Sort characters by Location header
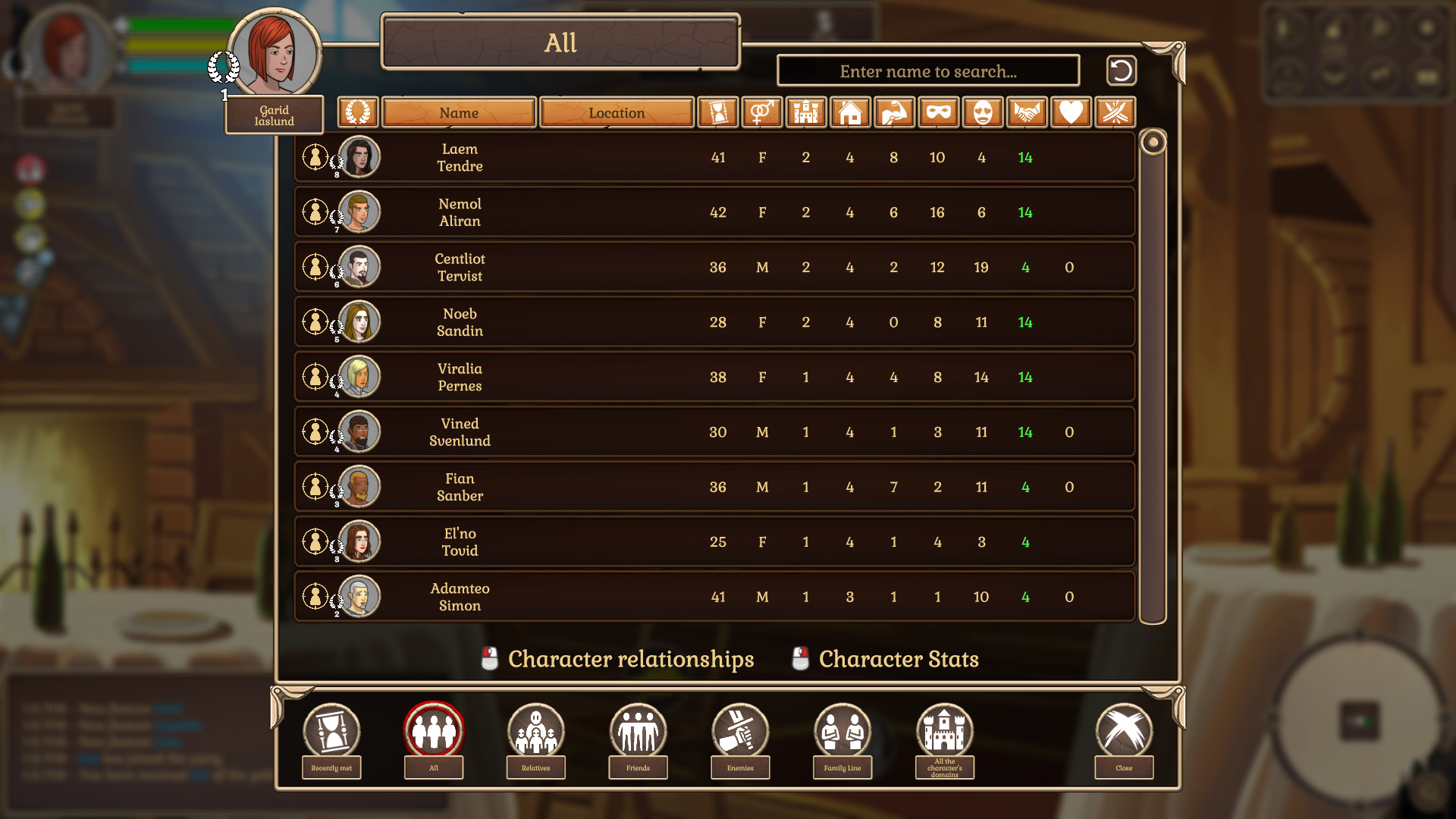1456x819 pixels. tap(617, 113)
